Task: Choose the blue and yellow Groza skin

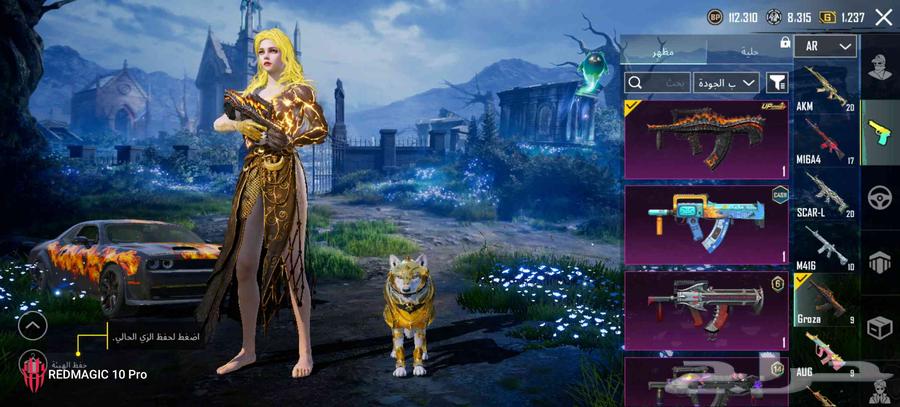Action: click(x=706, y=225)
